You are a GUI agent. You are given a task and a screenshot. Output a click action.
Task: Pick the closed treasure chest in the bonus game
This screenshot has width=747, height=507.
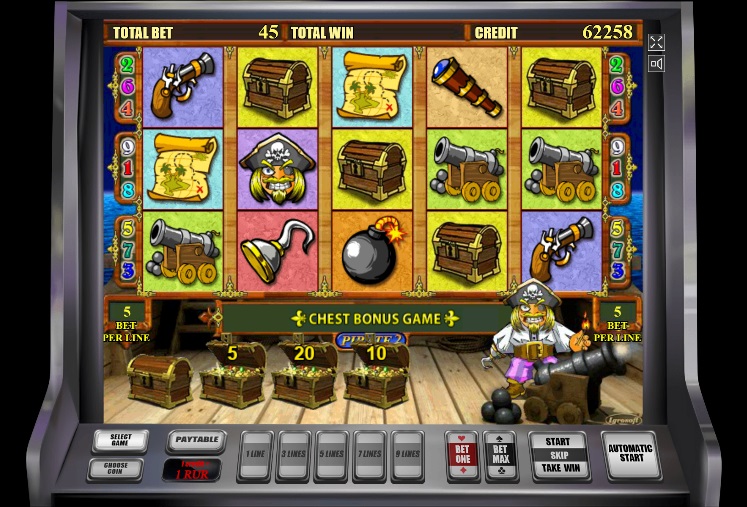[159, 380]
